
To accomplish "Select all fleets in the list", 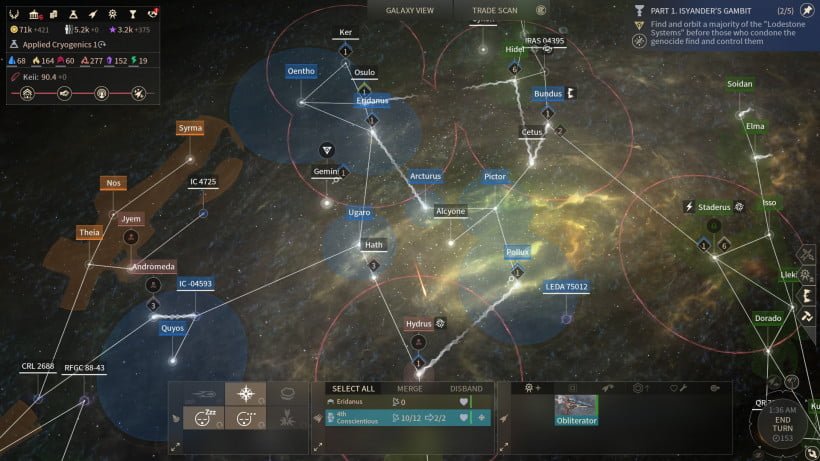I will click(x=353, y=388).
